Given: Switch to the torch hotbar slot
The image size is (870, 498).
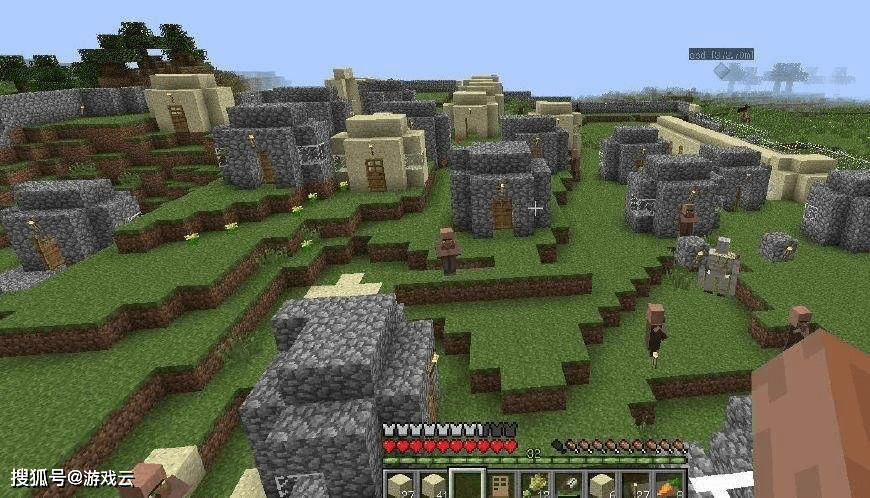Looking at the screenshot, I should 637,485.
